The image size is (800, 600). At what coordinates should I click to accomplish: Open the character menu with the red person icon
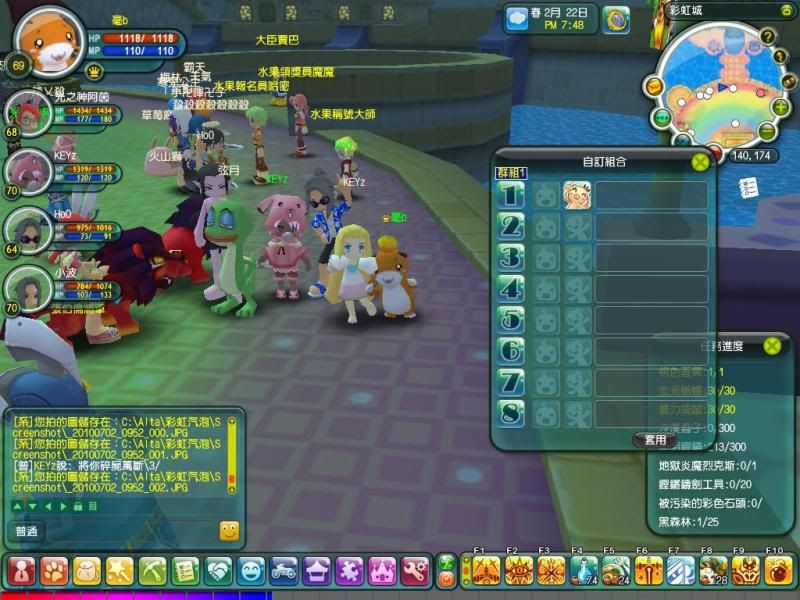tap(22, 571)
